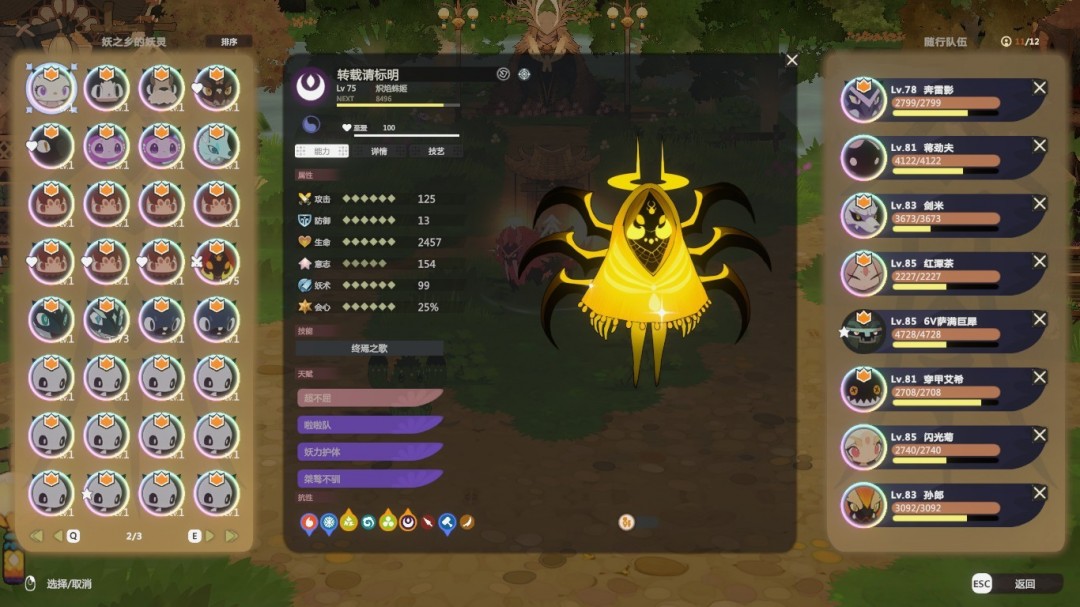Viewport: 1080px width, 607px height.
Task: Choose the 妖力护体 talent bar
Action: click(x=370, y=452)
